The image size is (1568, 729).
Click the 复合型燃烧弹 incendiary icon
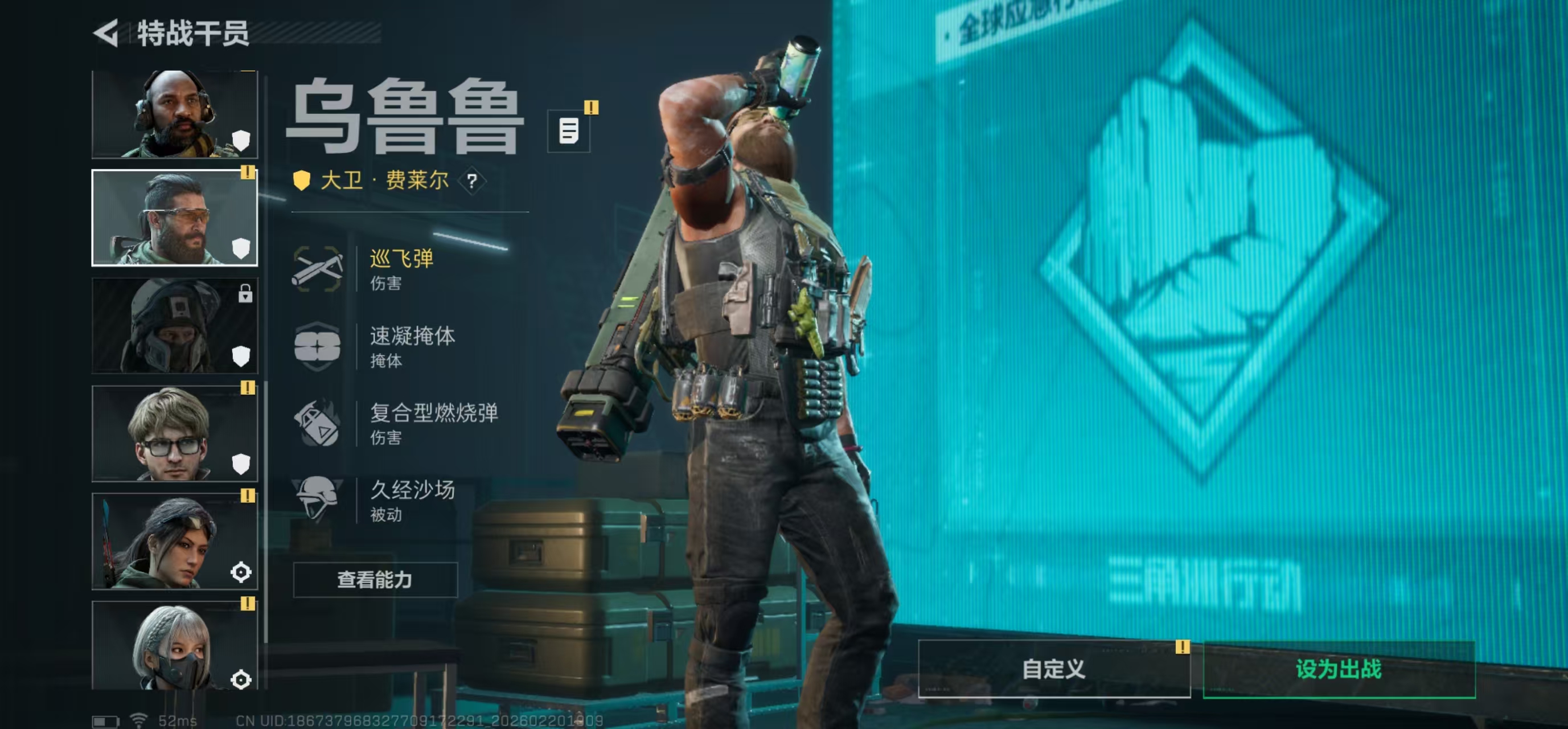(x=318, y=423)
